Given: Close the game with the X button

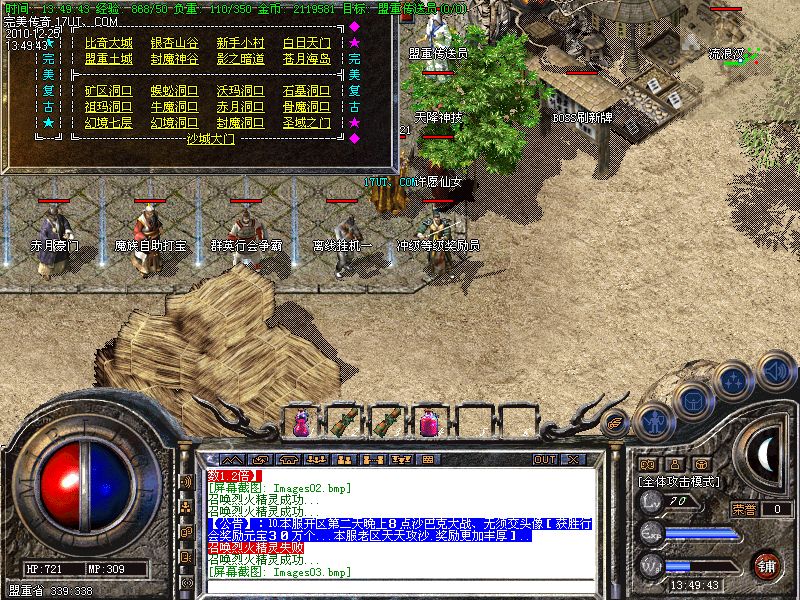Looking at the screenshot, I should (573, 459).
